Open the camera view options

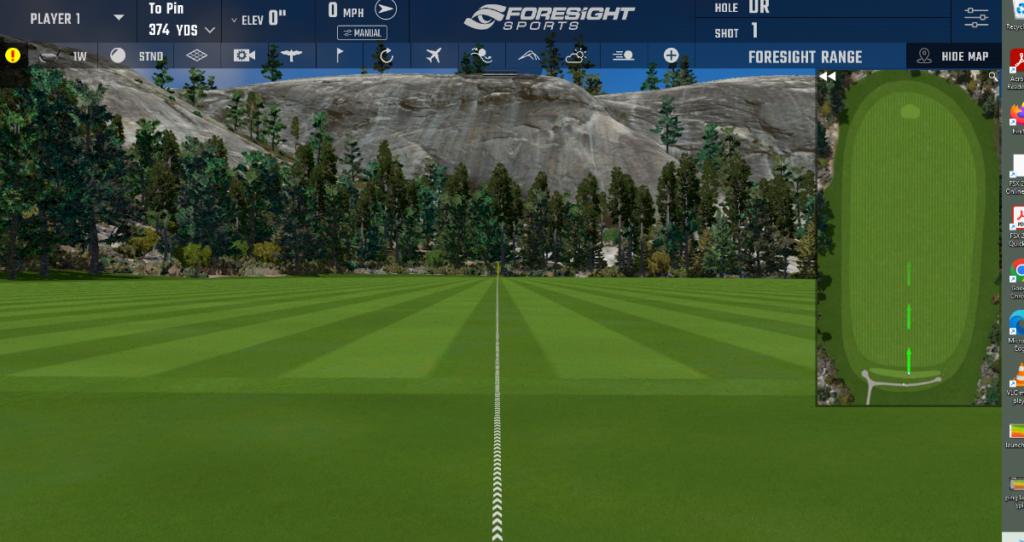(244, 56)
